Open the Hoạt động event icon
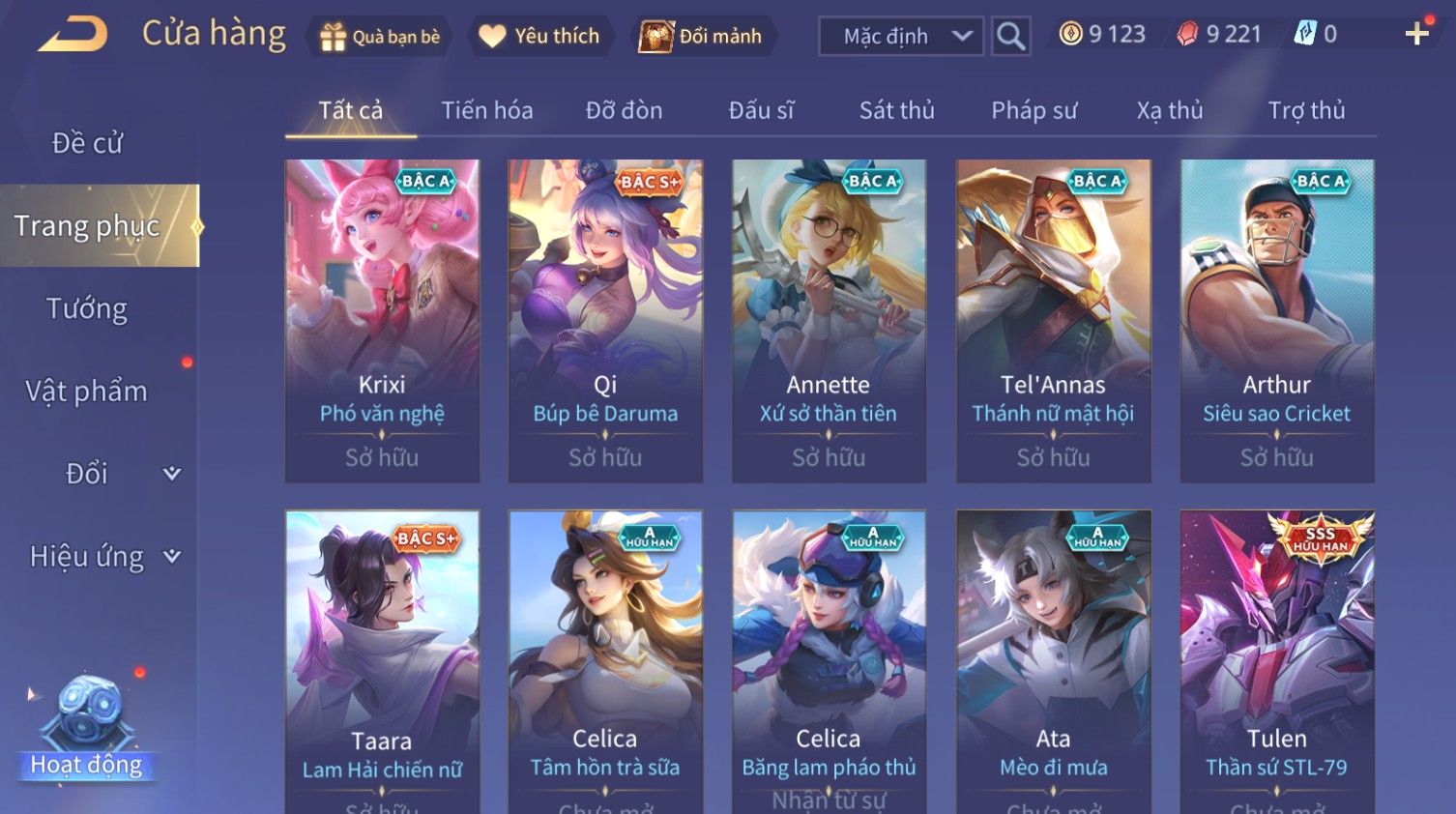Screen dimensions: 1456x814 coord(87,725)
